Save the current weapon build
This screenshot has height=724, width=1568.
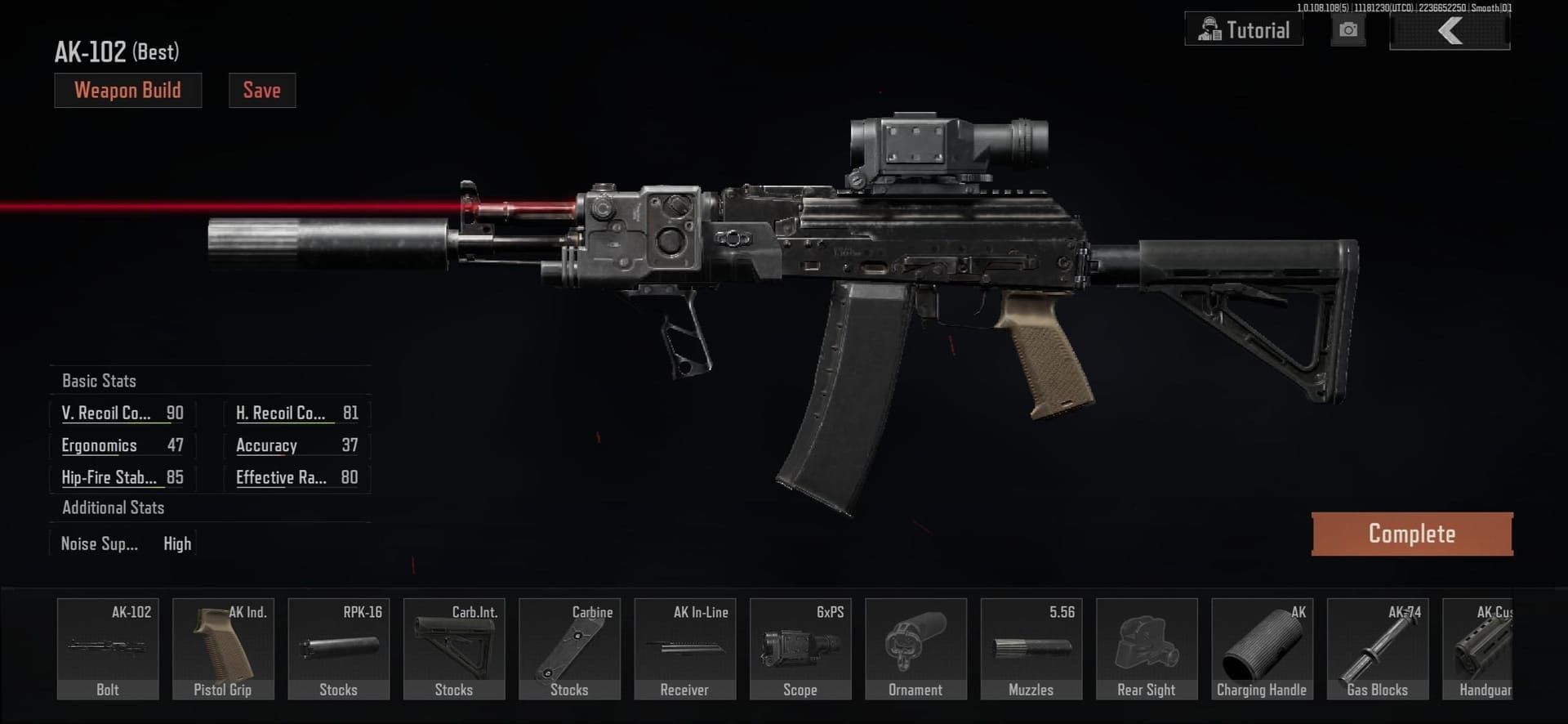261,90
